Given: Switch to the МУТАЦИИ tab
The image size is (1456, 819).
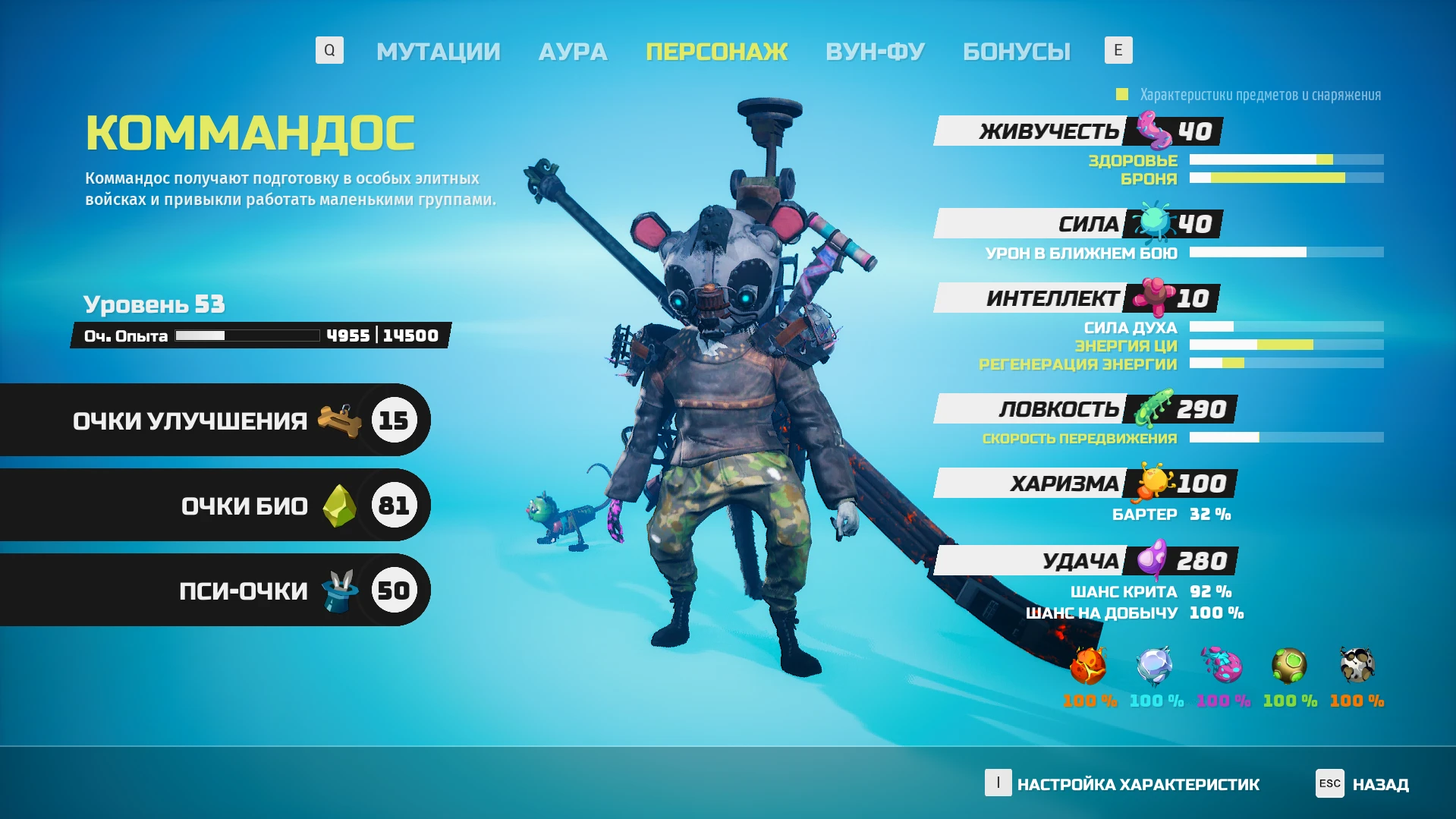Looking at the screenshot, I should (439, 51).
